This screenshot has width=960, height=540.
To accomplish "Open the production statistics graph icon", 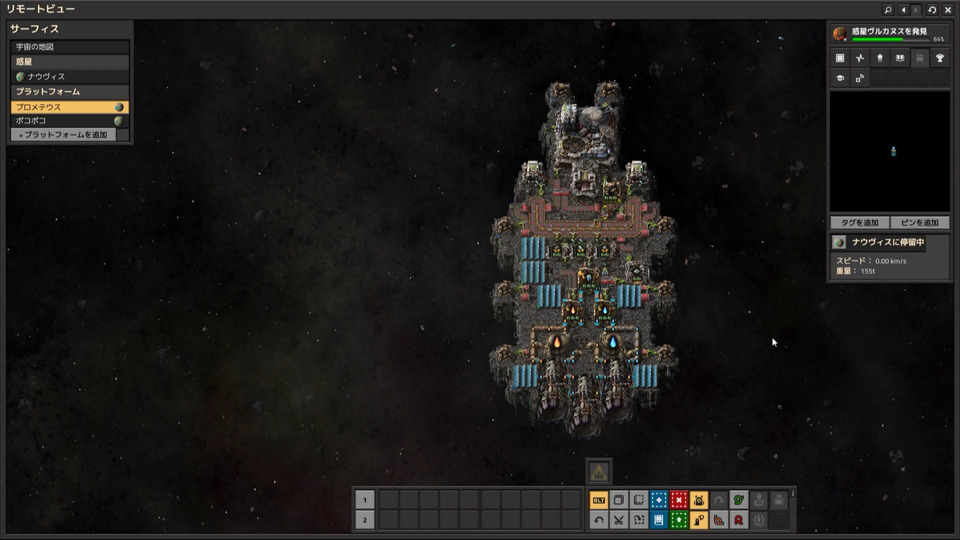I will pyautogui.click(x=859, y=58).
